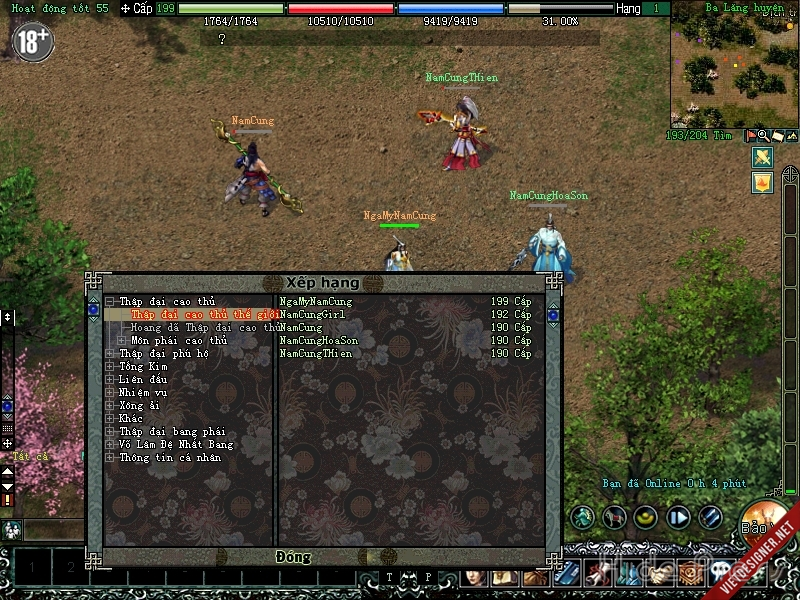800x600 pixels.
Task: Pick NamCungGirl row in the rankings
Action: click(x=313, y=314)
